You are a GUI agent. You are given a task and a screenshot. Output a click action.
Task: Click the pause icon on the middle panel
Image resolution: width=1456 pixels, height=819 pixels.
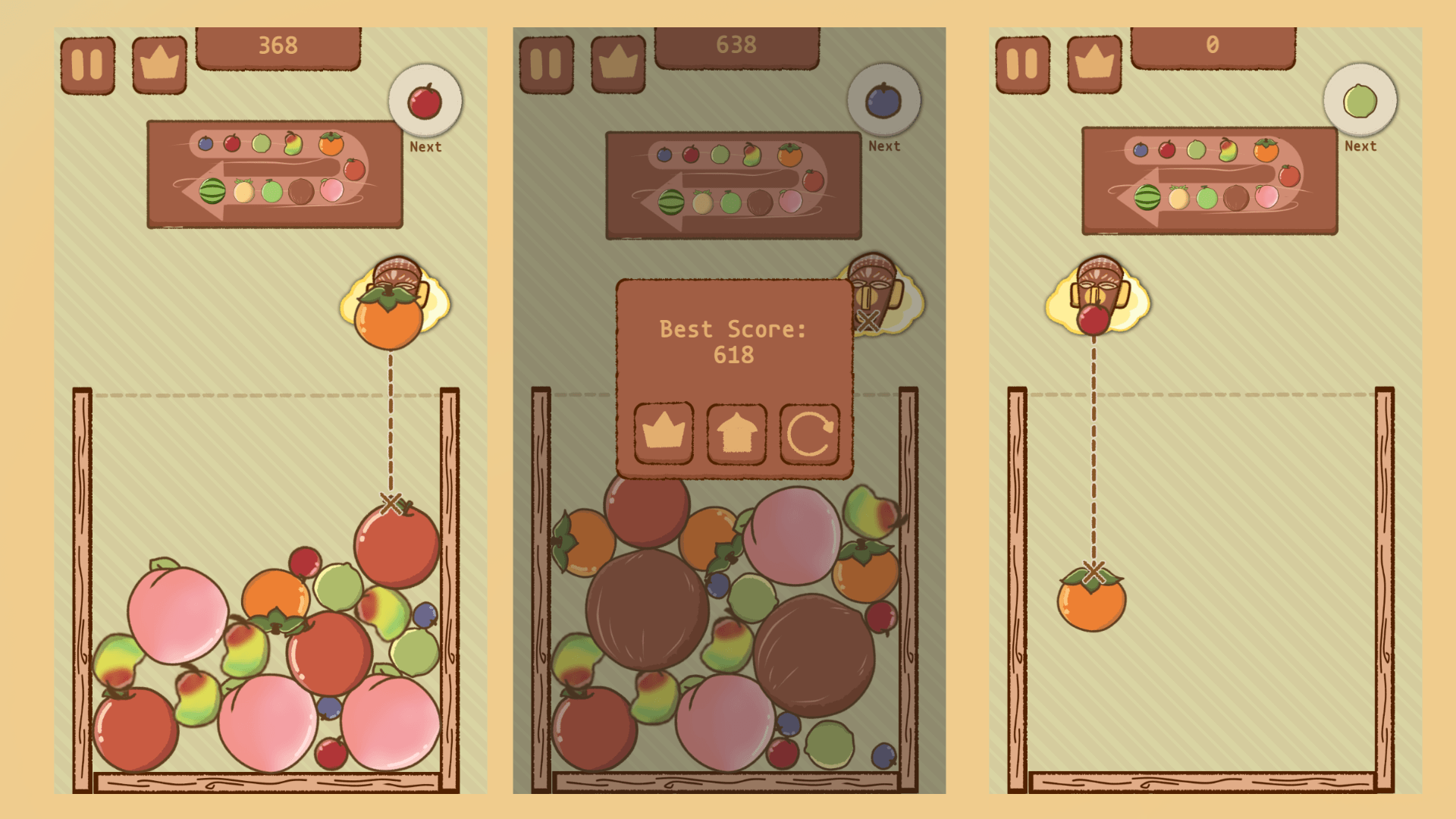coord(545,61)
